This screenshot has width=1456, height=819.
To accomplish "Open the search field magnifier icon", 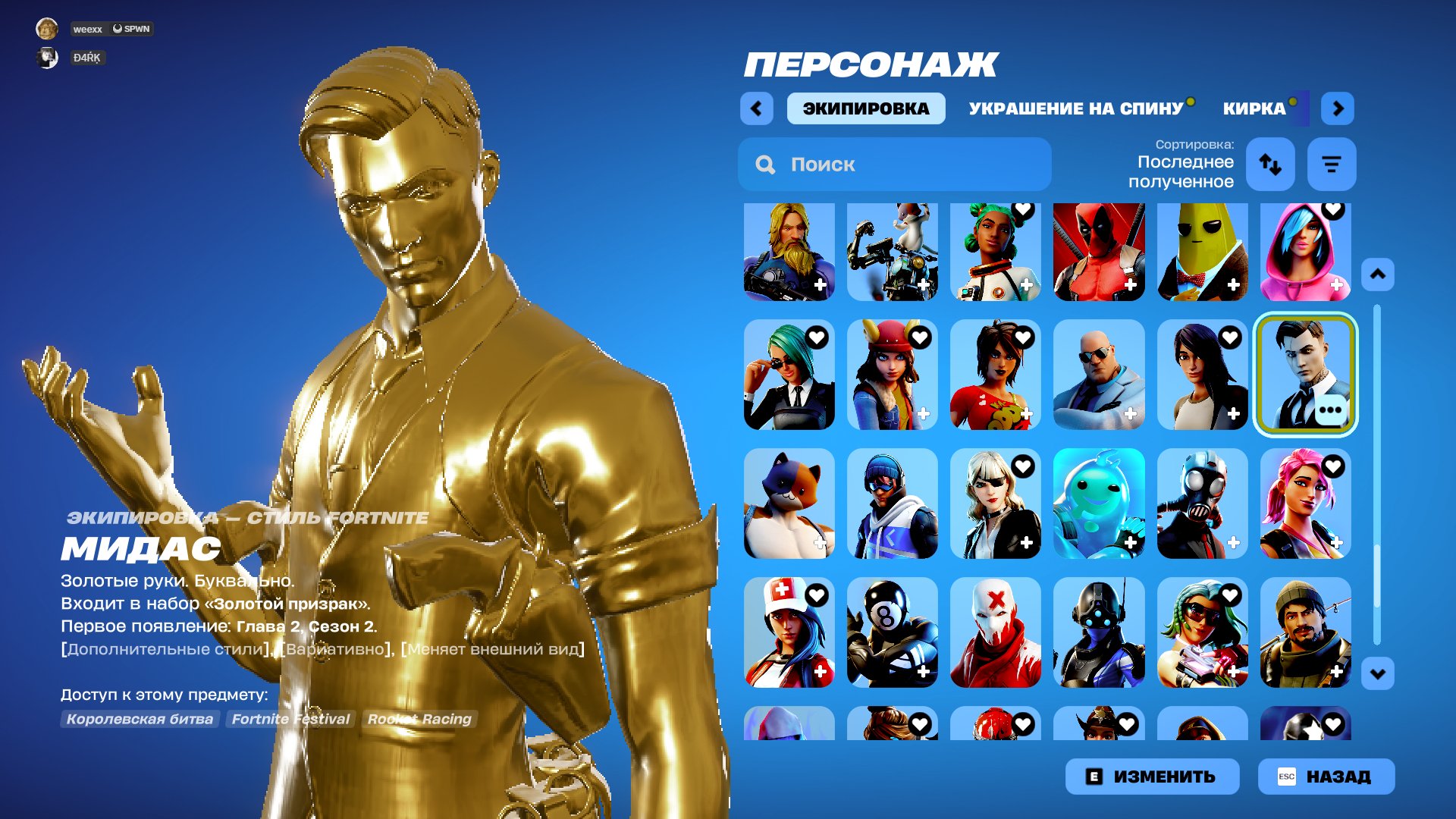I will pos(764,165).
